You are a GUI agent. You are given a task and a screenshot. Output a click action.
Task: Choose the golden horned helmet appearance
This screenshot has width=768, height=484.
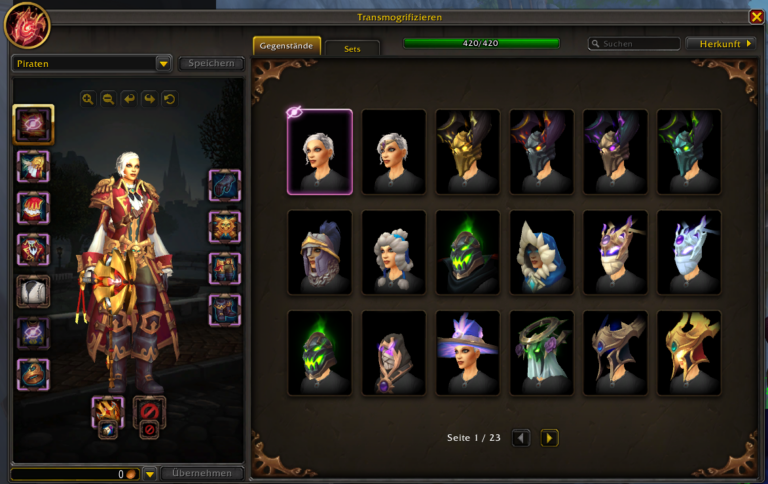pos(468,151)
